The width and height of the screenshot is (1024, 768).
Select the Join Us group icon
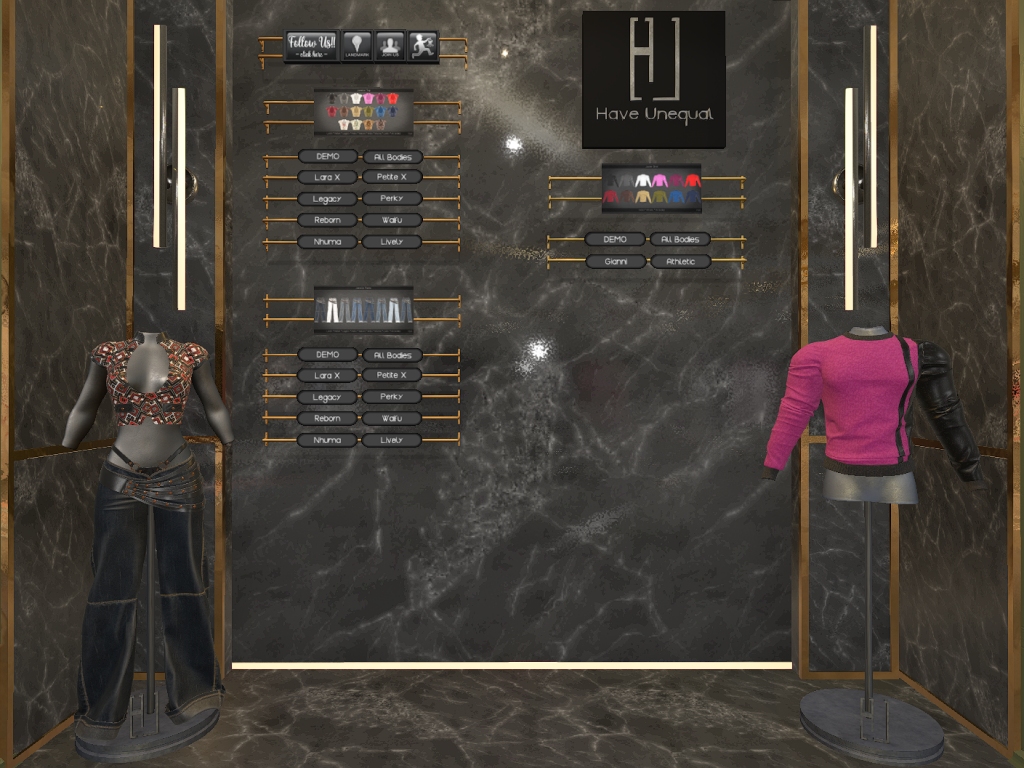[389, 46]
